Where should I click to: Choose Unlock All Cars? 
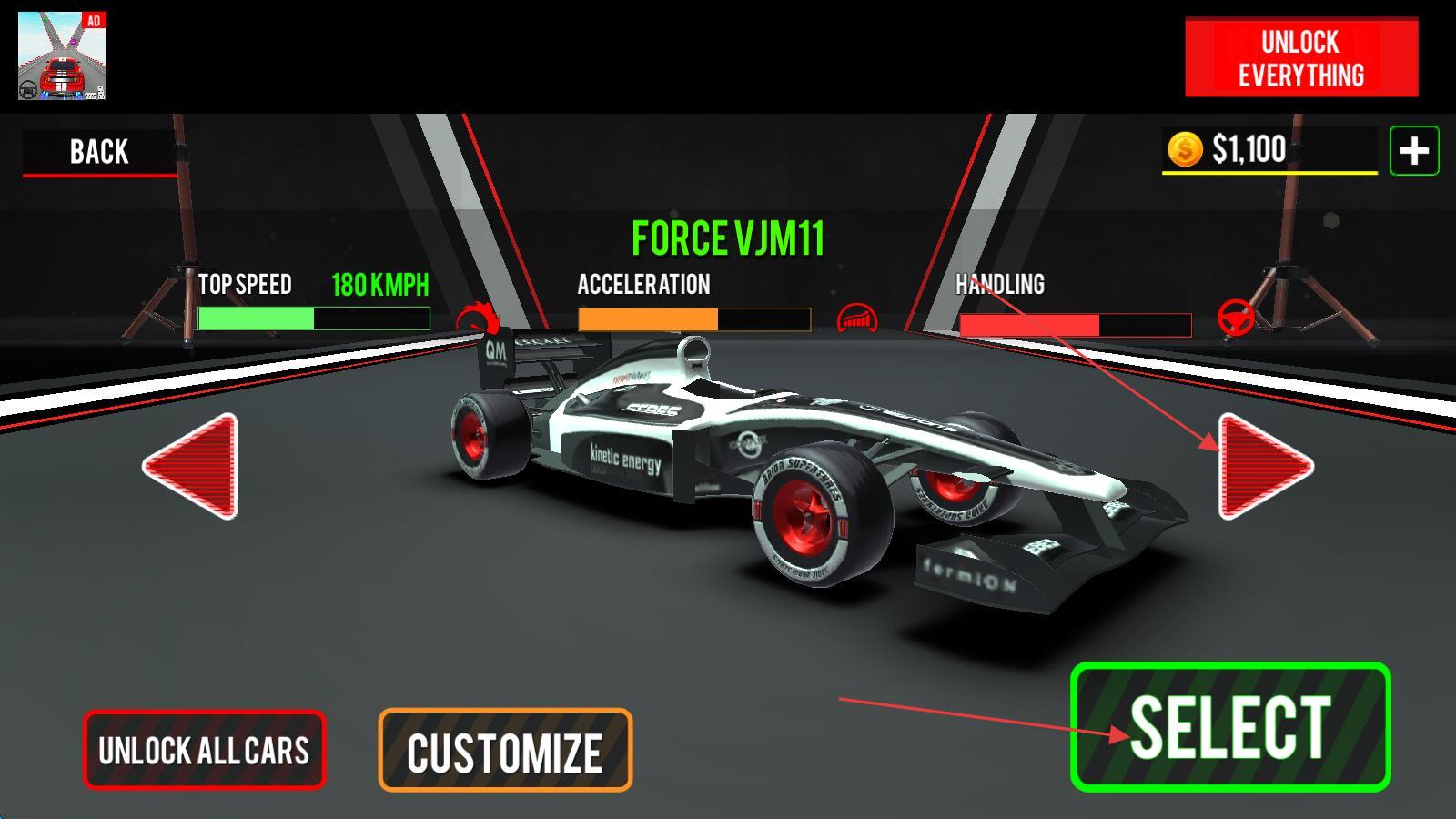[x=204, y=751]
